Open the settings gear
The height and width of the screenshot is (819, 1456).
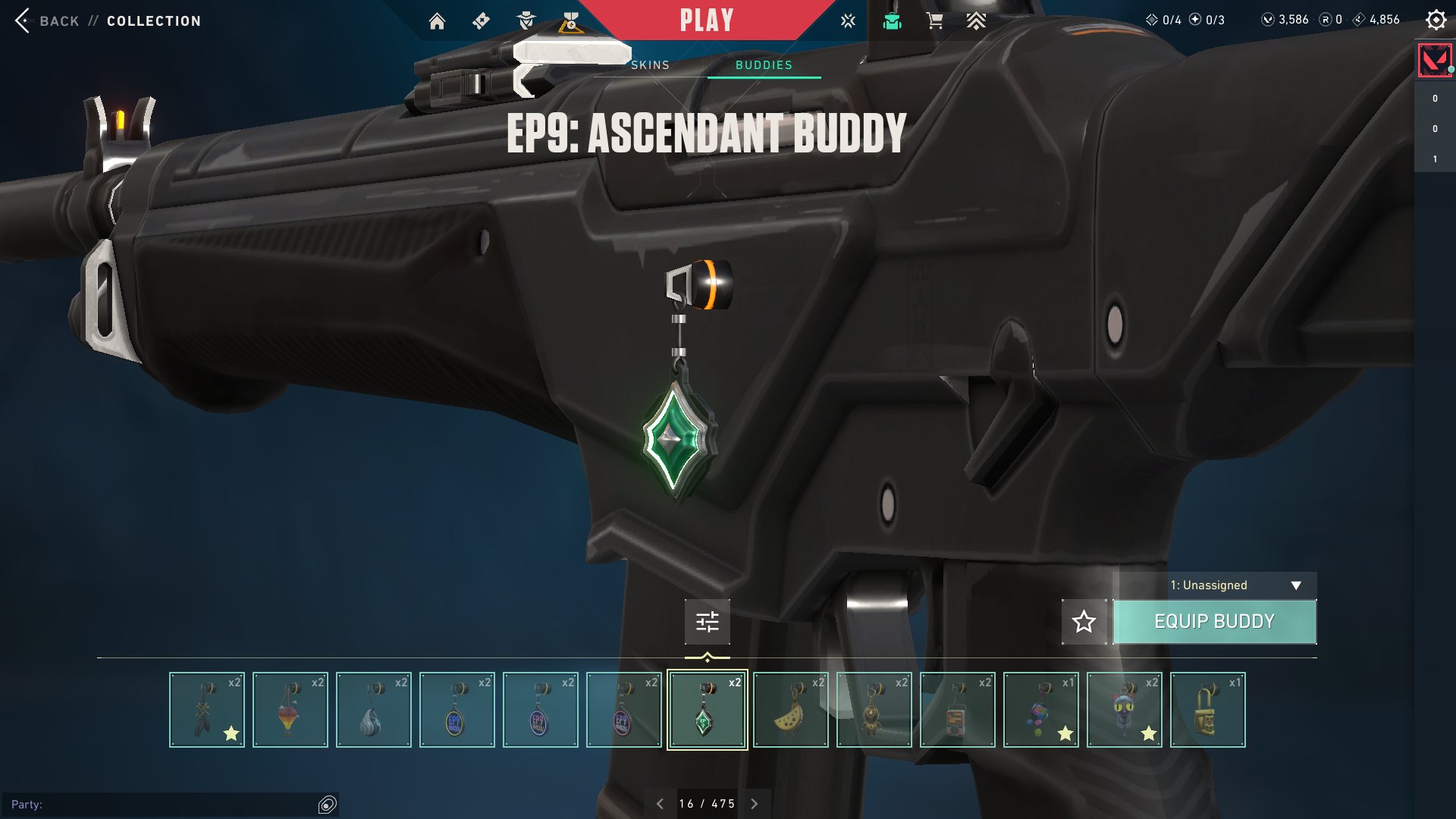coord(1436,20)
